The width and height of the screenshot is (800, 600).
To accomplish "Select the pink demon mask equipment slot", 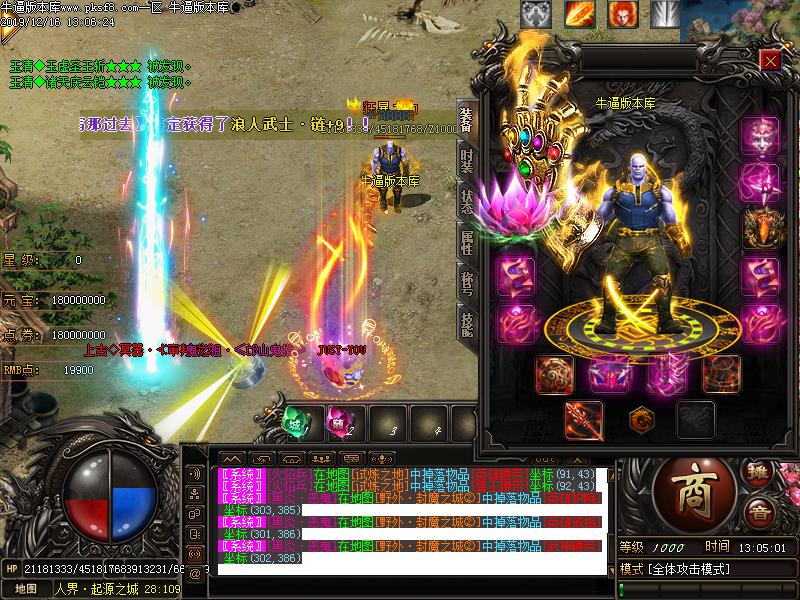I will point(760,135).
